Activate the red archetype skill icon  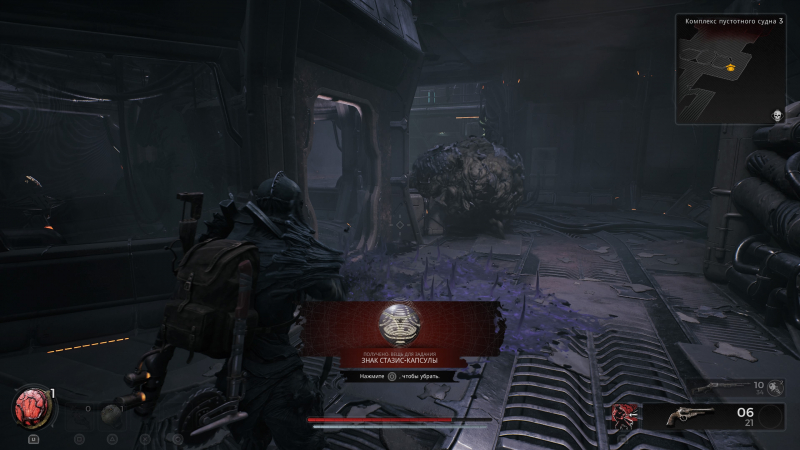[x=626, y=416]
